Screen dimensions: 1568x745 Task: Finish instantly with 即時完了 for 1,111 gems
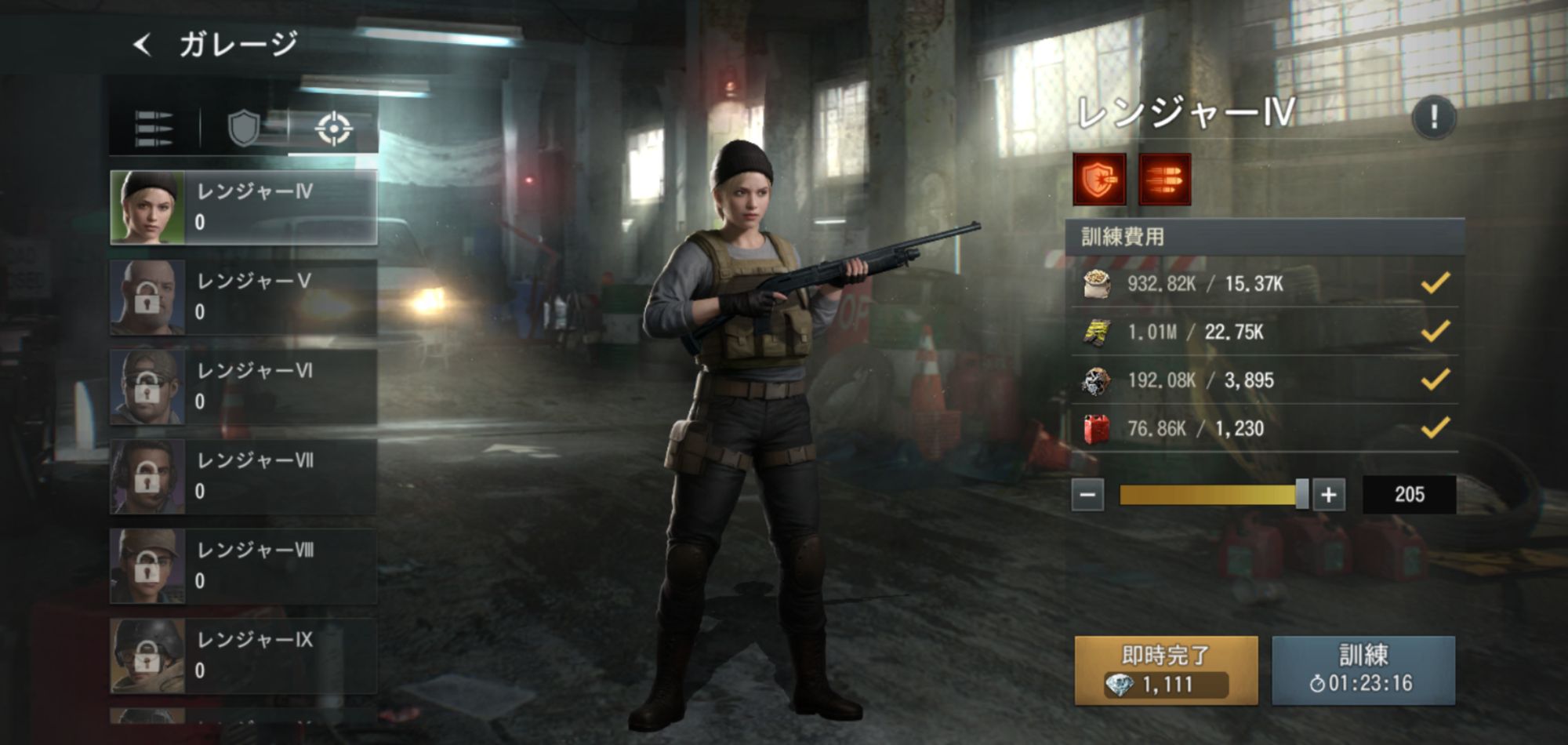pyautogui.click(x=1166, y=670)
